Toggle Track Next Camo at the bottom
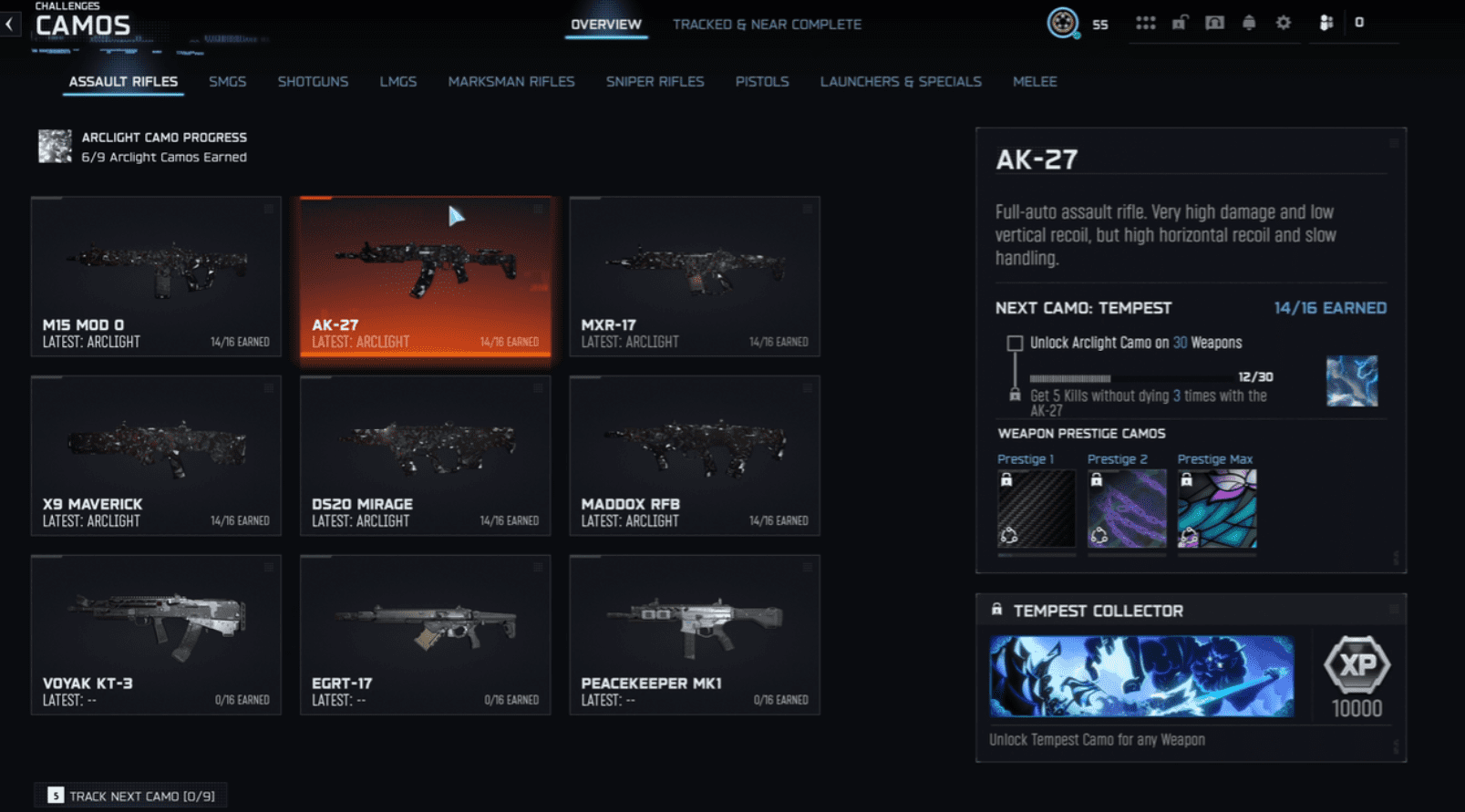Image resolution: width=1465 pixels, height=812 pixels. click(129, 795)
